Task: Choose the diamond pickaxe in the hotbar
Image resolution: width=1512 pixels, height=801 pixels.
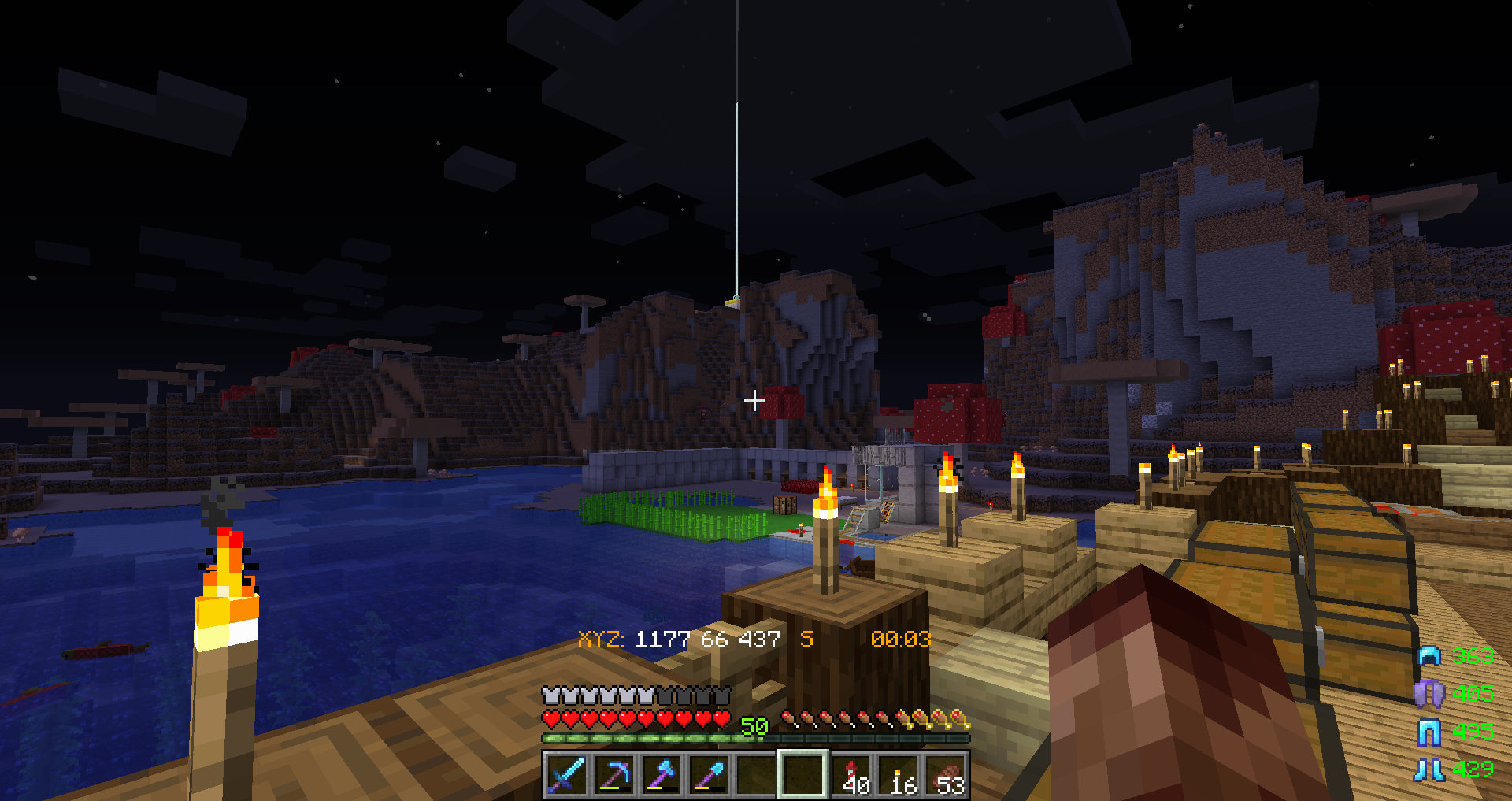Action: click(614, 774)
